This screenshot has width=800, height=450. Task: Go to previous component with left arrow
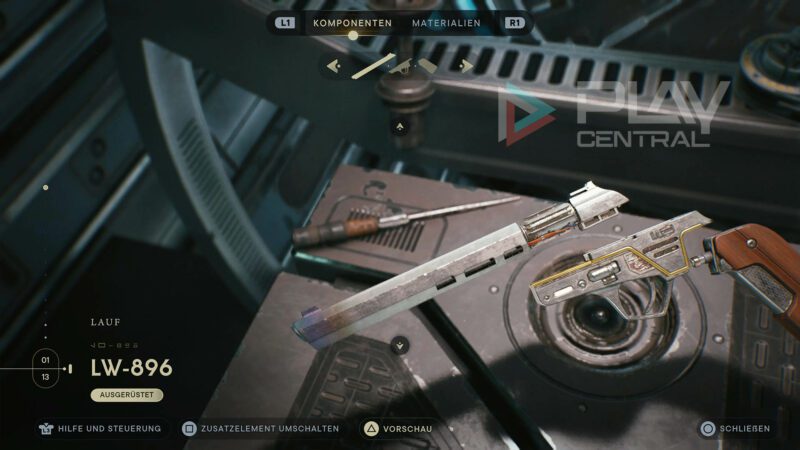(334, 67)
